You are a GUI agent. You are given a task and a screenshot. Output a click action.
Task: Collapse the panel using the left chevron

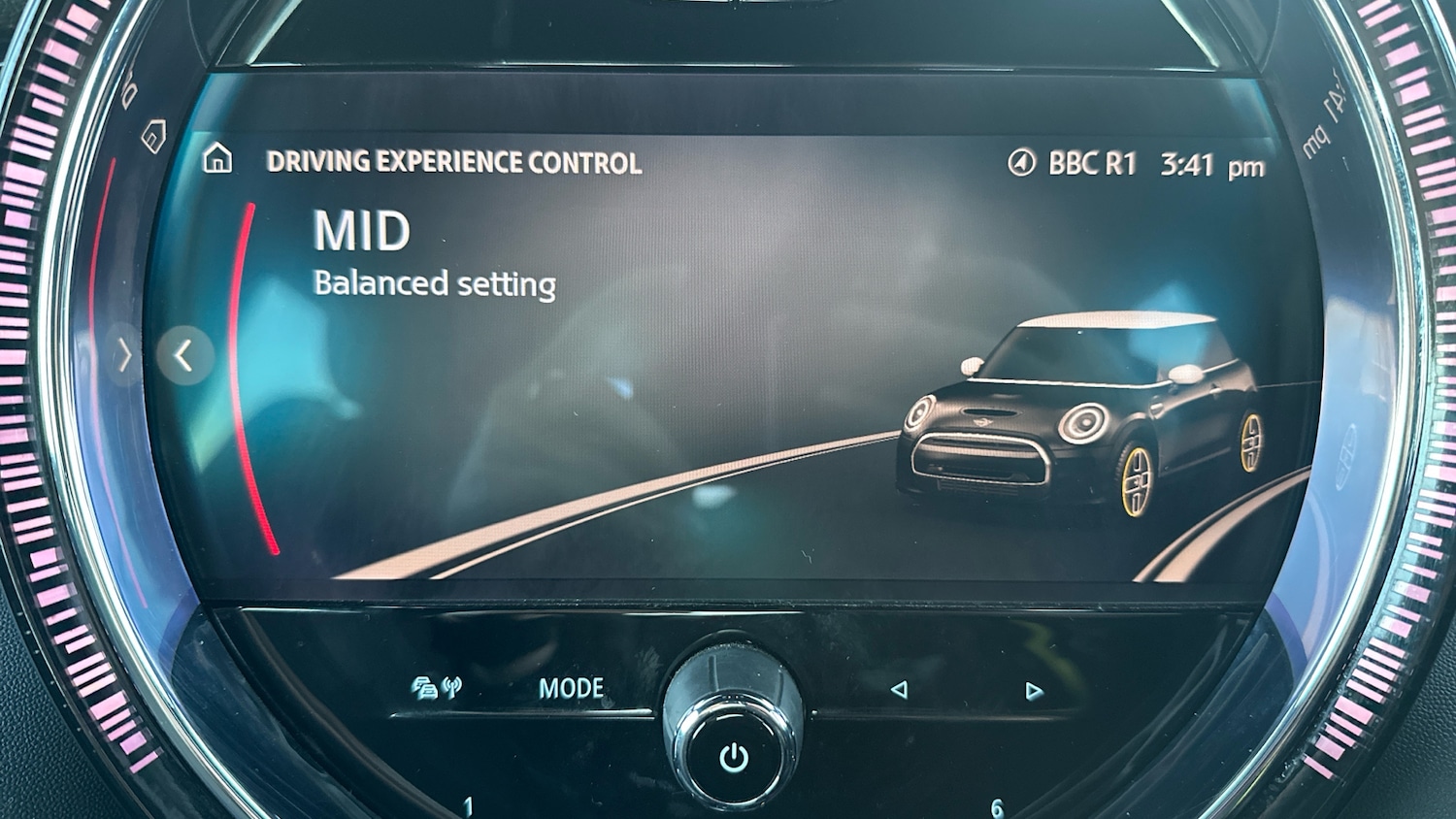(x=186, y=355)
